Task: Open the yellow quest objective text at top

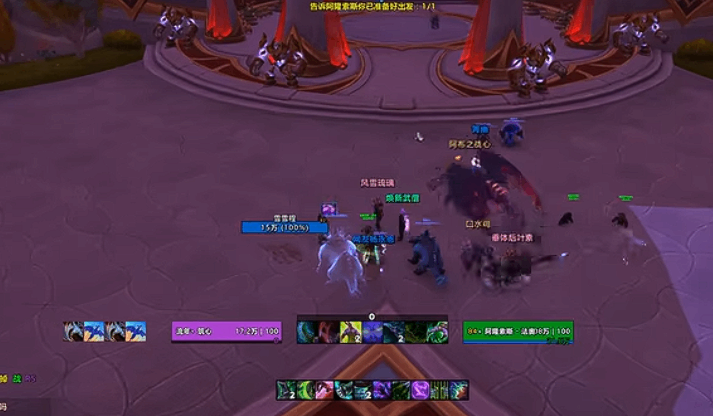Action: click(x=358, y=6)
